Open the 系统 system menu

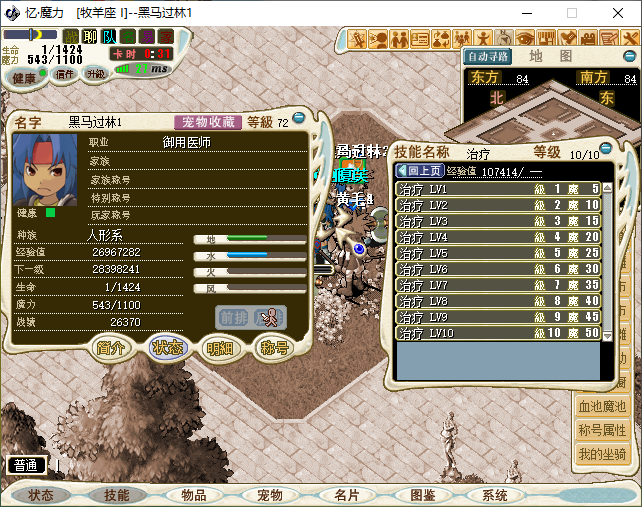coord(495,495)
